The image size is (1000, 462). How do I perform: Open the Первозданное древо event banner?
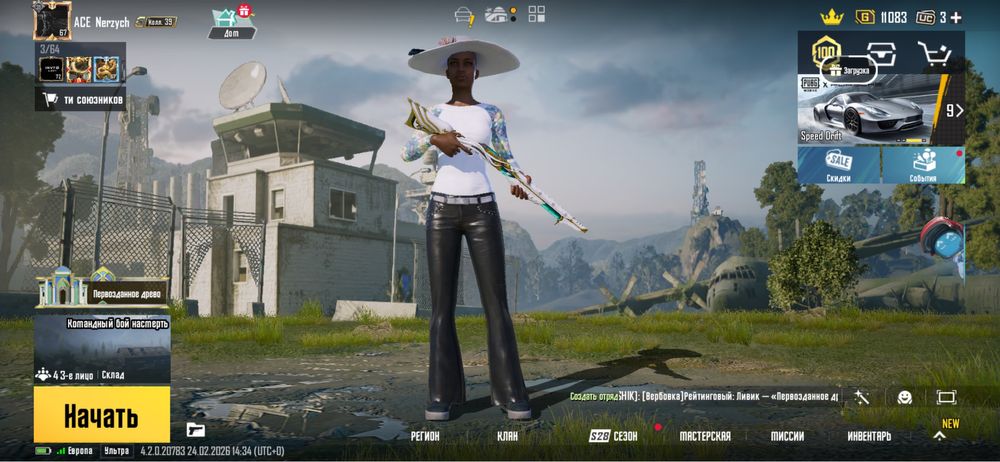click(100, 290)
